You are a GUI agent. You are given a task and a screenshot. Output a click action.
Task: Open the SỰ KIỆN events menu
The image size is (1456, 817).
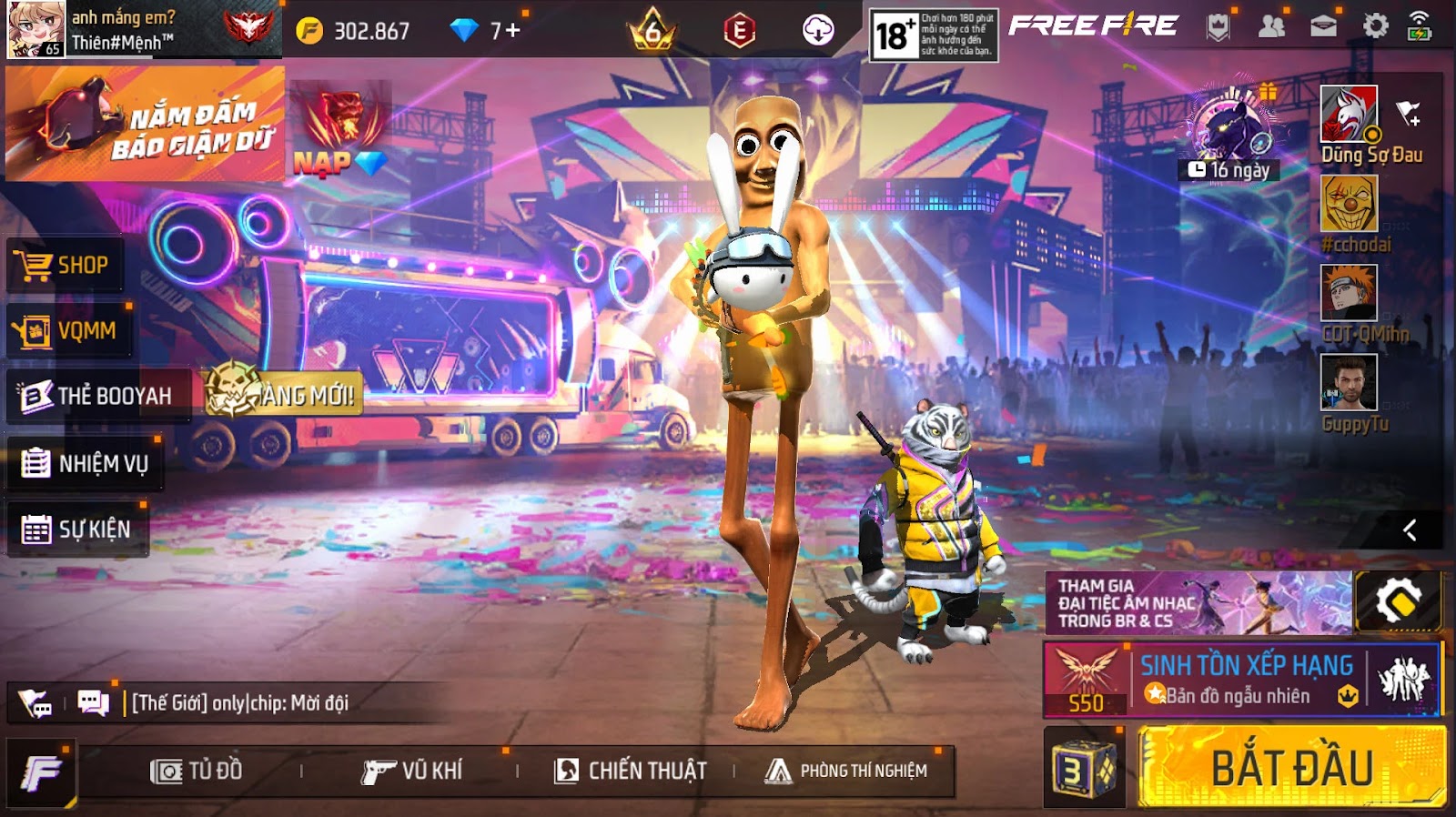coord(76,530)
